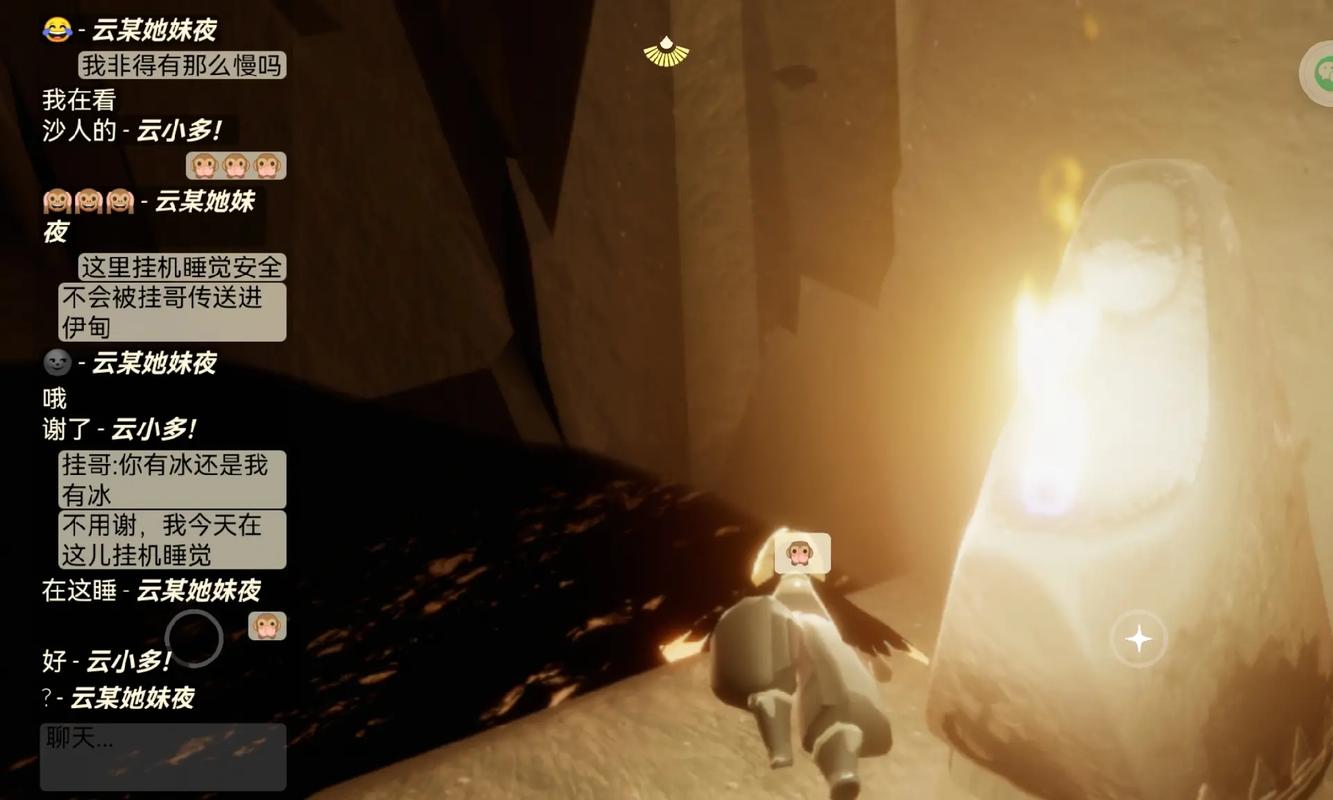Open the green chat bubble icon

click(1320, 72)
